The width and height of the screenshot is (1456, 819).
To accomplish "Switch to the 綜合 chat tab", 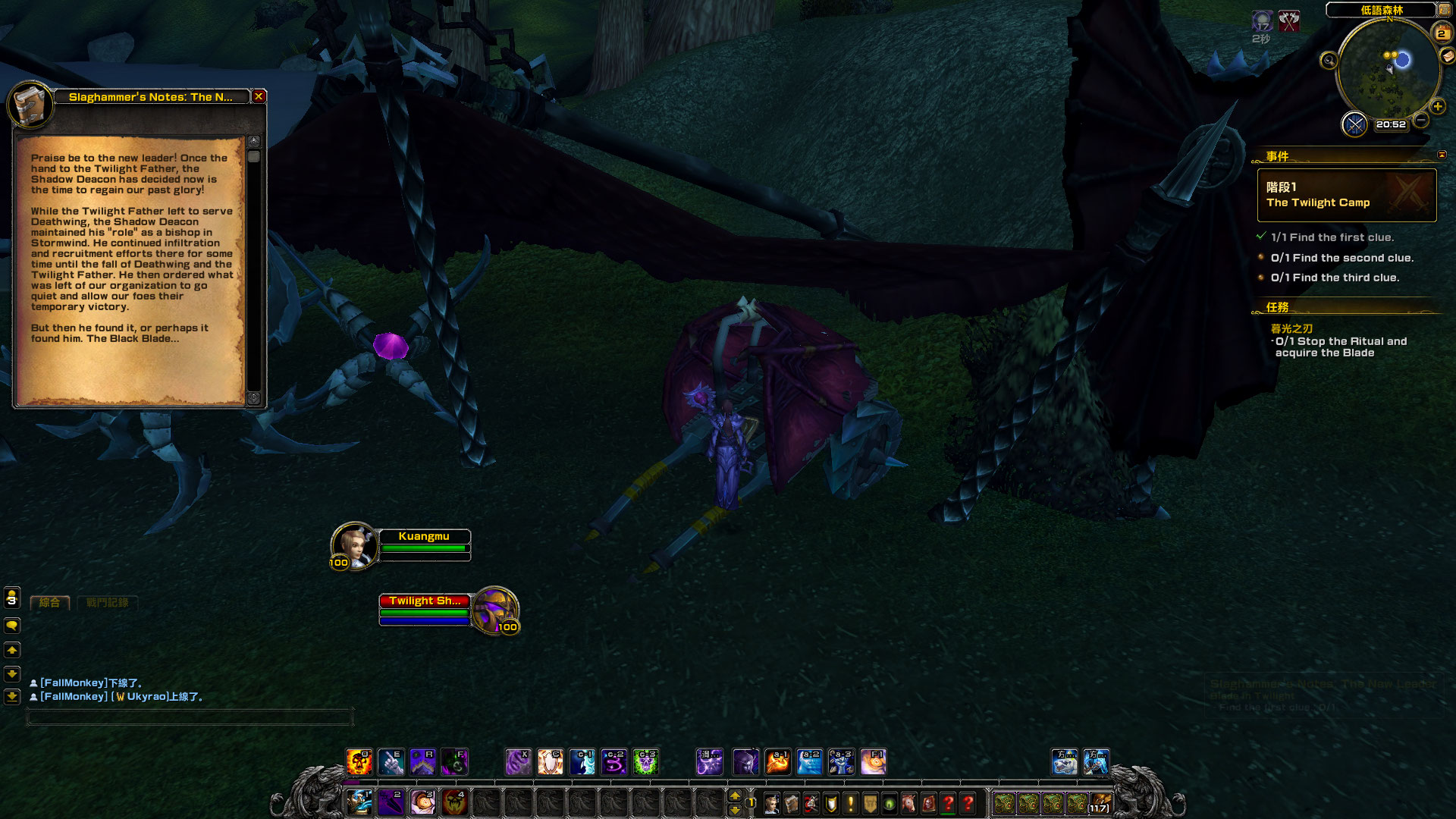I will (x=50, y=603).
